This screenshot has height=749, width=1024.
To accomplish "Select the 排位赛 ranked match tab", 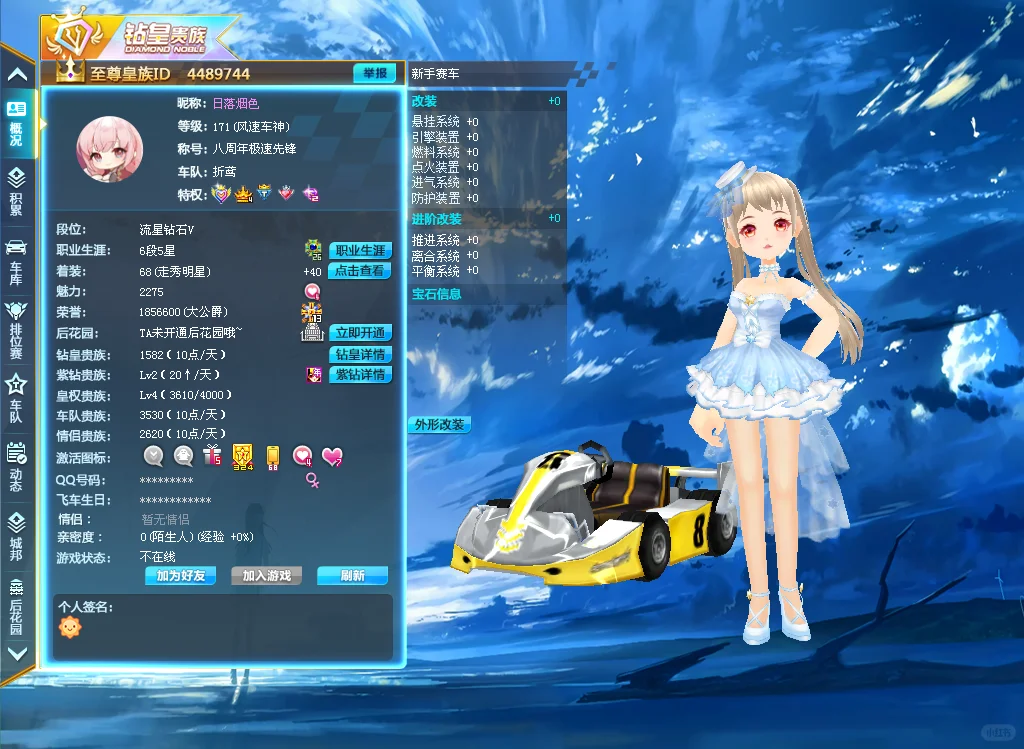I will 17,328.
